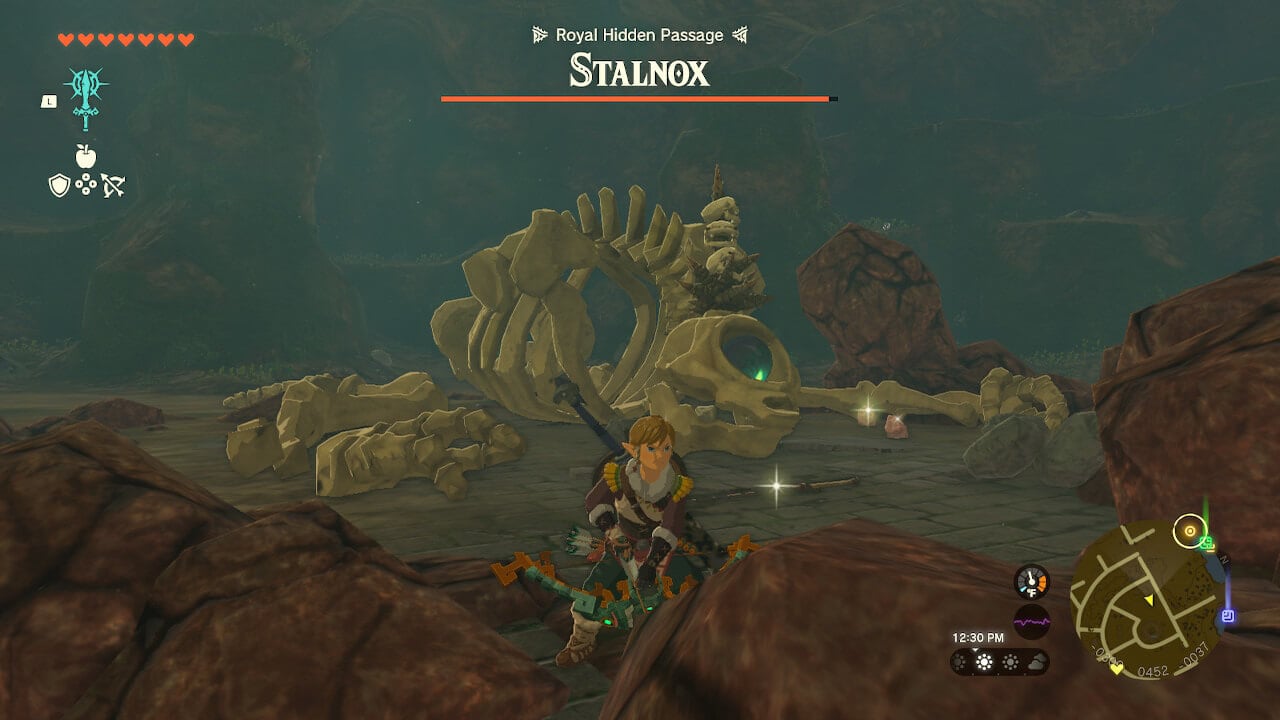Select the shield equipment icon
The height and width of the screenshot is (720, 1280).
coord(60,185)
